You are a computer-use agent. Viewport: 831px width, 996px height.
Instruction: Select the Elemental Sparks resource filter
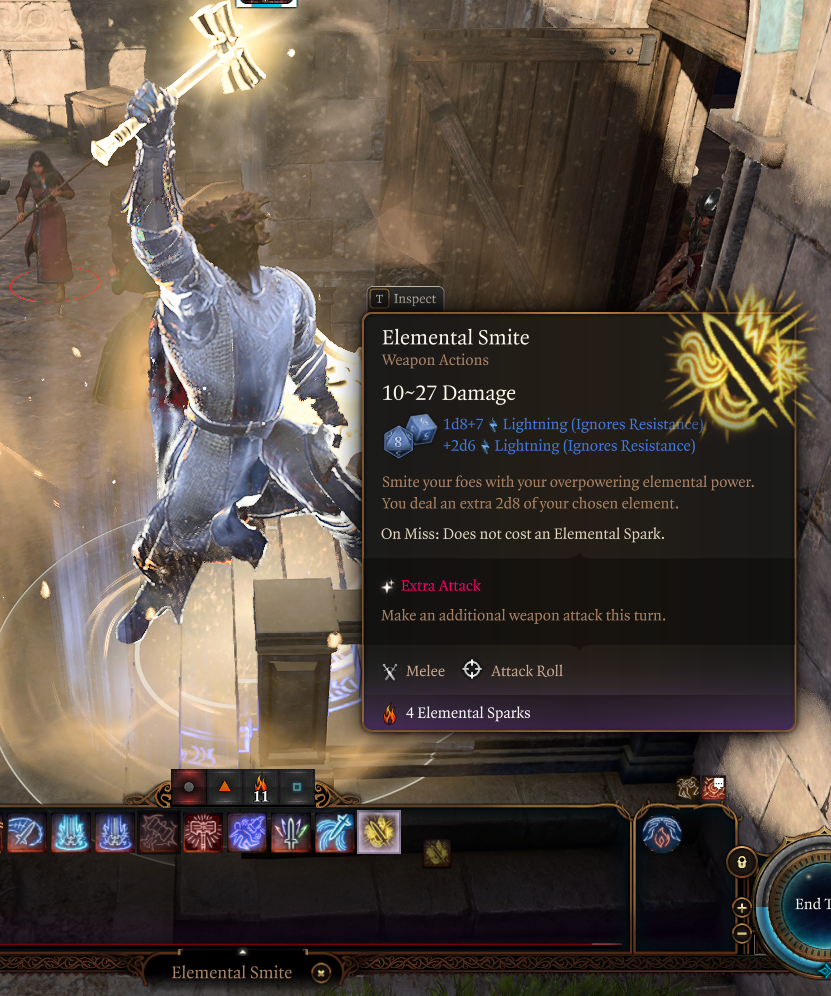coord(261,788)
